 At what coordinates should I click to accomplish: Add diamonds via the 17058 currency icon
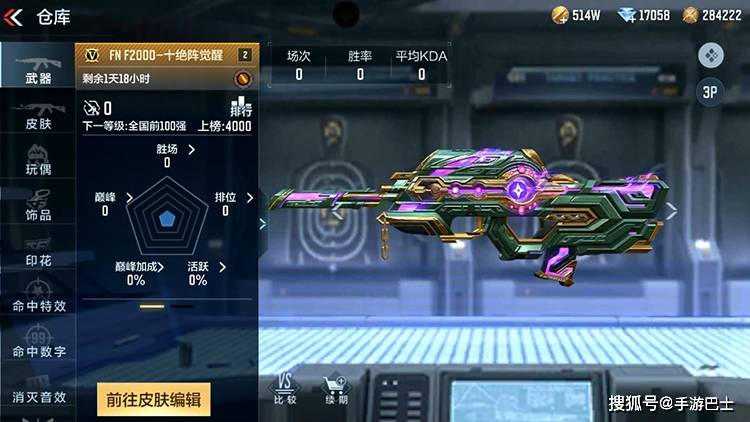(x=626, y=15)
